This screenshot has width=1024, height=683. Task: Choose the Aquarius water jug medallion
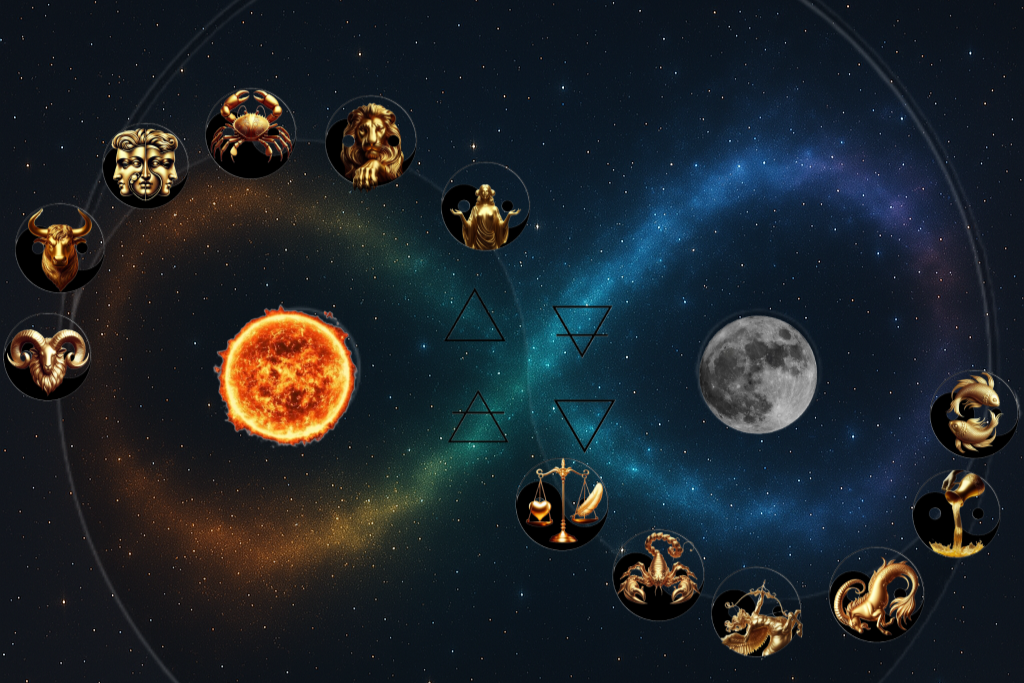956,513
